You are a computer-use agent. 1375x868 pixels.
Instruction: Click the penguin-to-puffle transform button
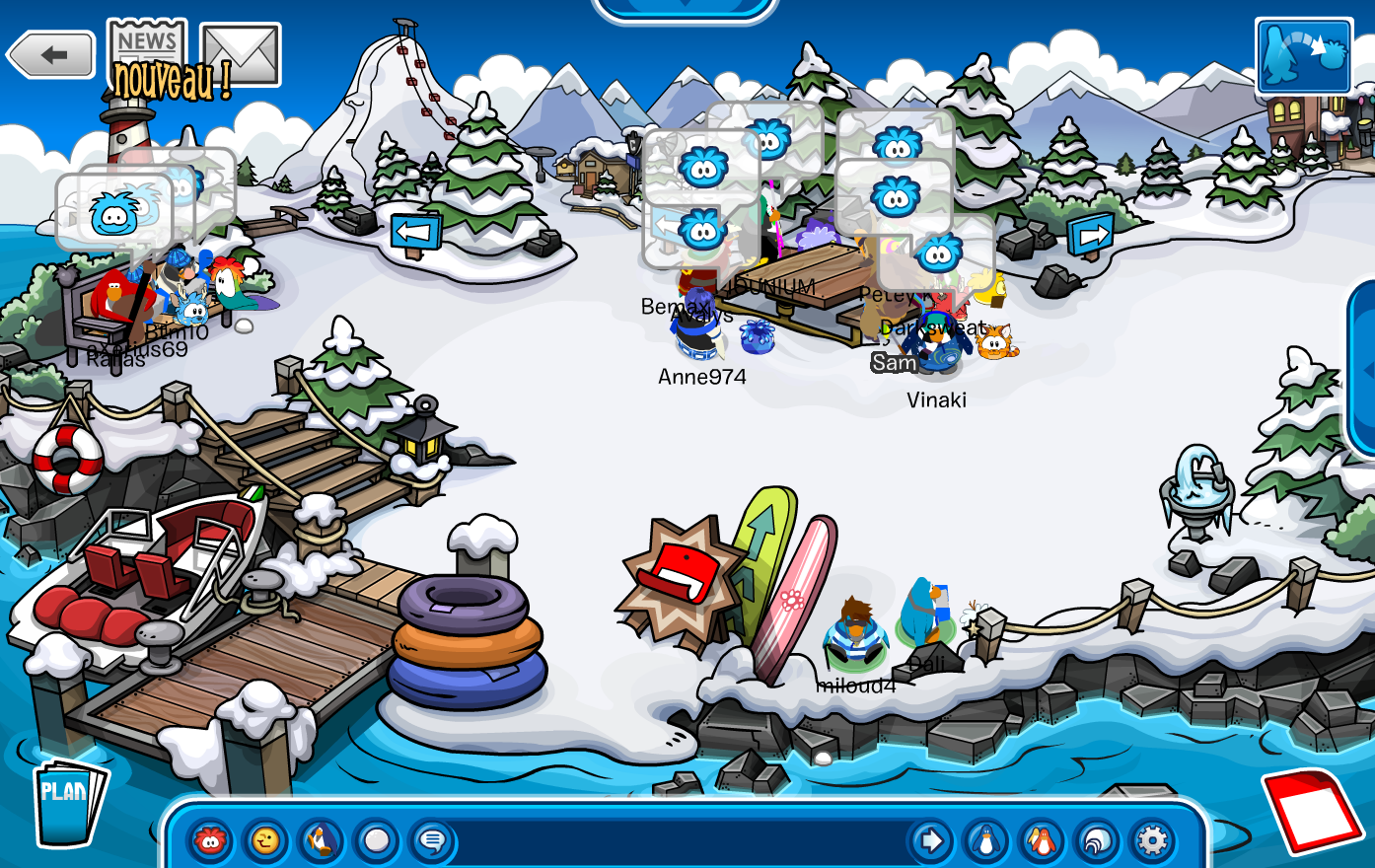[1303, 56]
